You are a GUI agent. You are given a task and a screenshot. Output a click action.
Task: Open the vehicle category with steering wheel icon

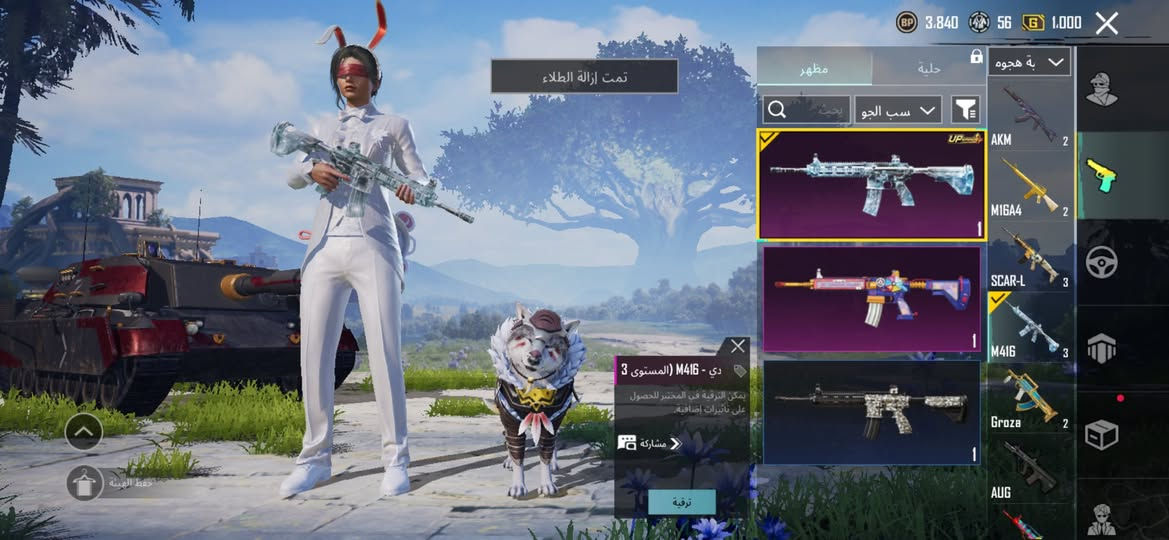[x=1101, y=262]
